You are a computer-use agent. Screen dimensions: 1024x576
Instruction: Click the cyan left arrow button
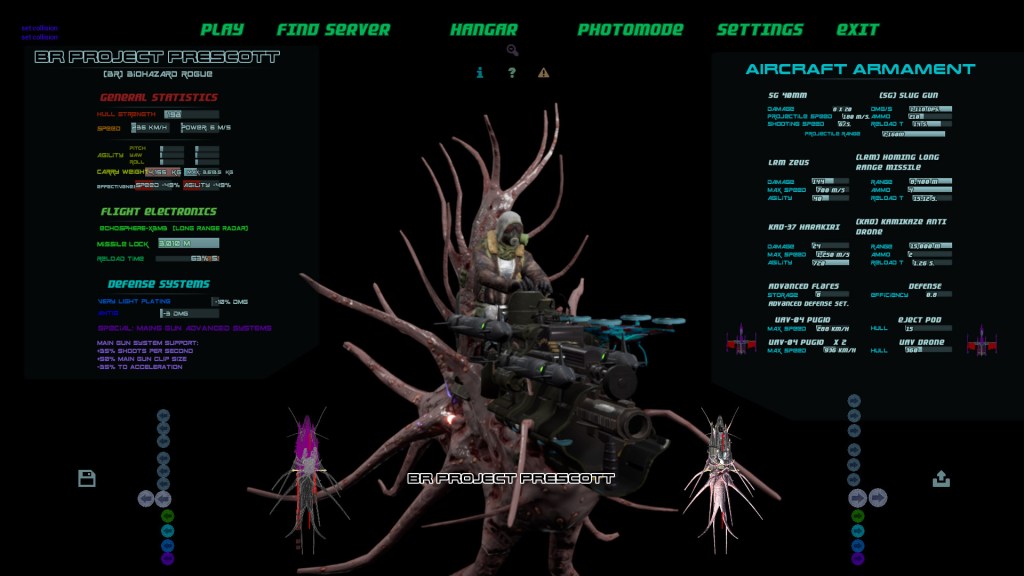168,530
